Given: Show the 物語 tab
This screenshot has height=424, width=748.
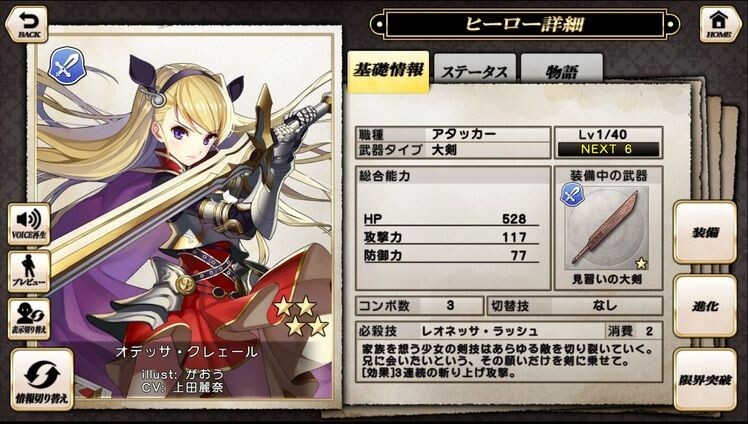Looking at the screenshot, I should 560,72.
